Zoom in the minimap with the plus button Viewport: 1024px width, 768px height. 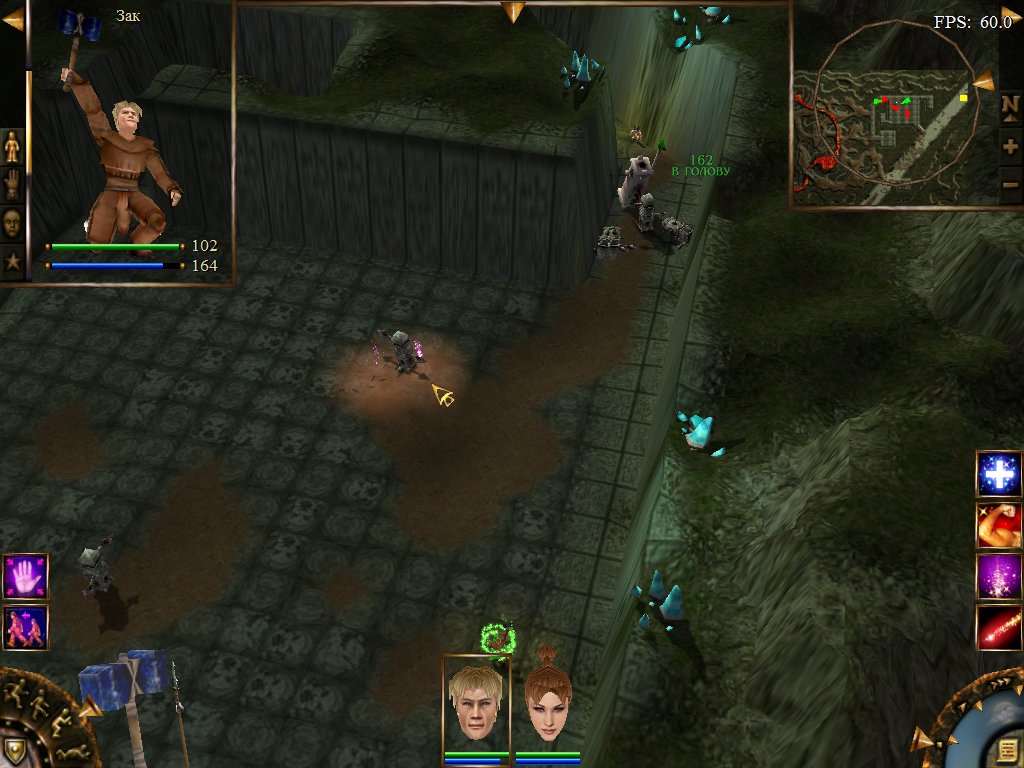pos(1010,147)
